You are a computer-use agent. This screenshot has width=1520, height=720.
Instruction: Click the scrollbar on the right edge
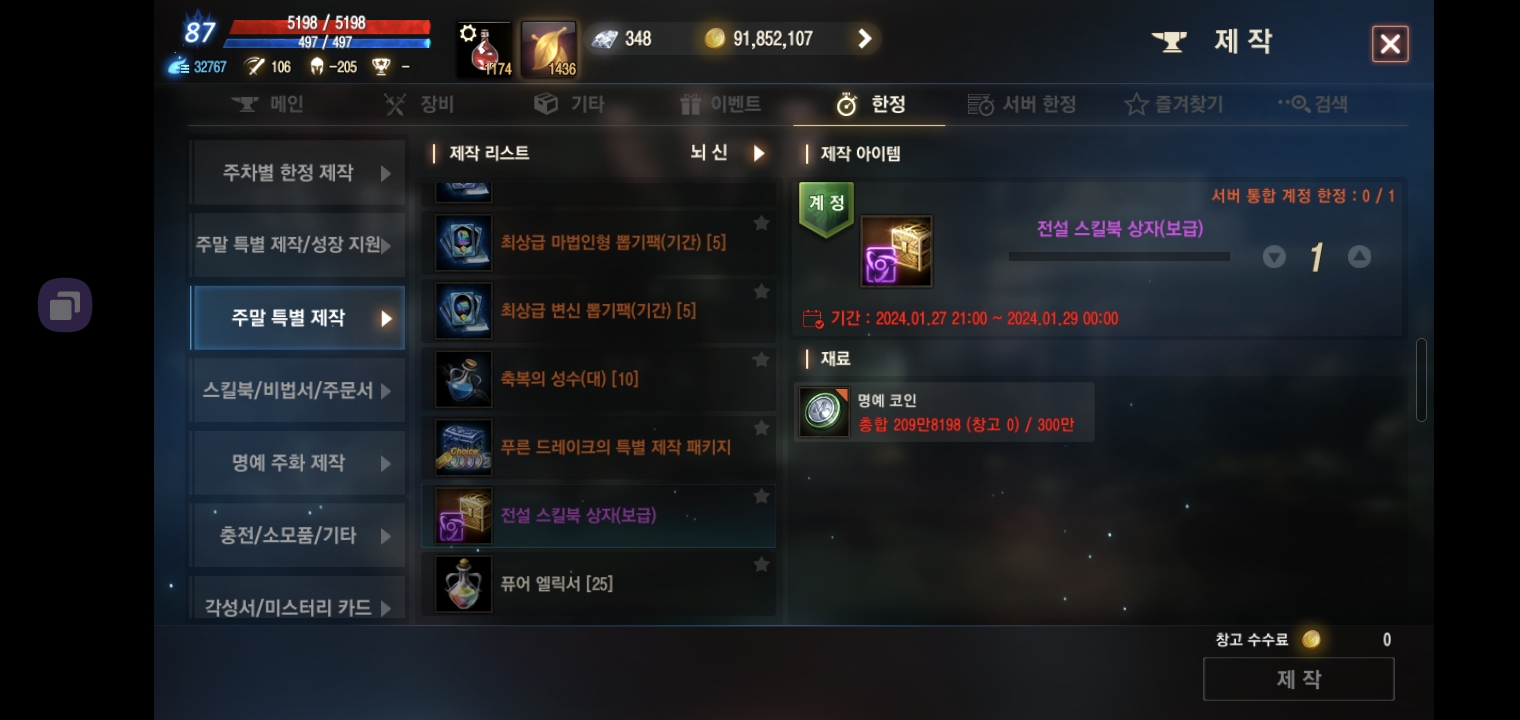tap(1421, 380)
